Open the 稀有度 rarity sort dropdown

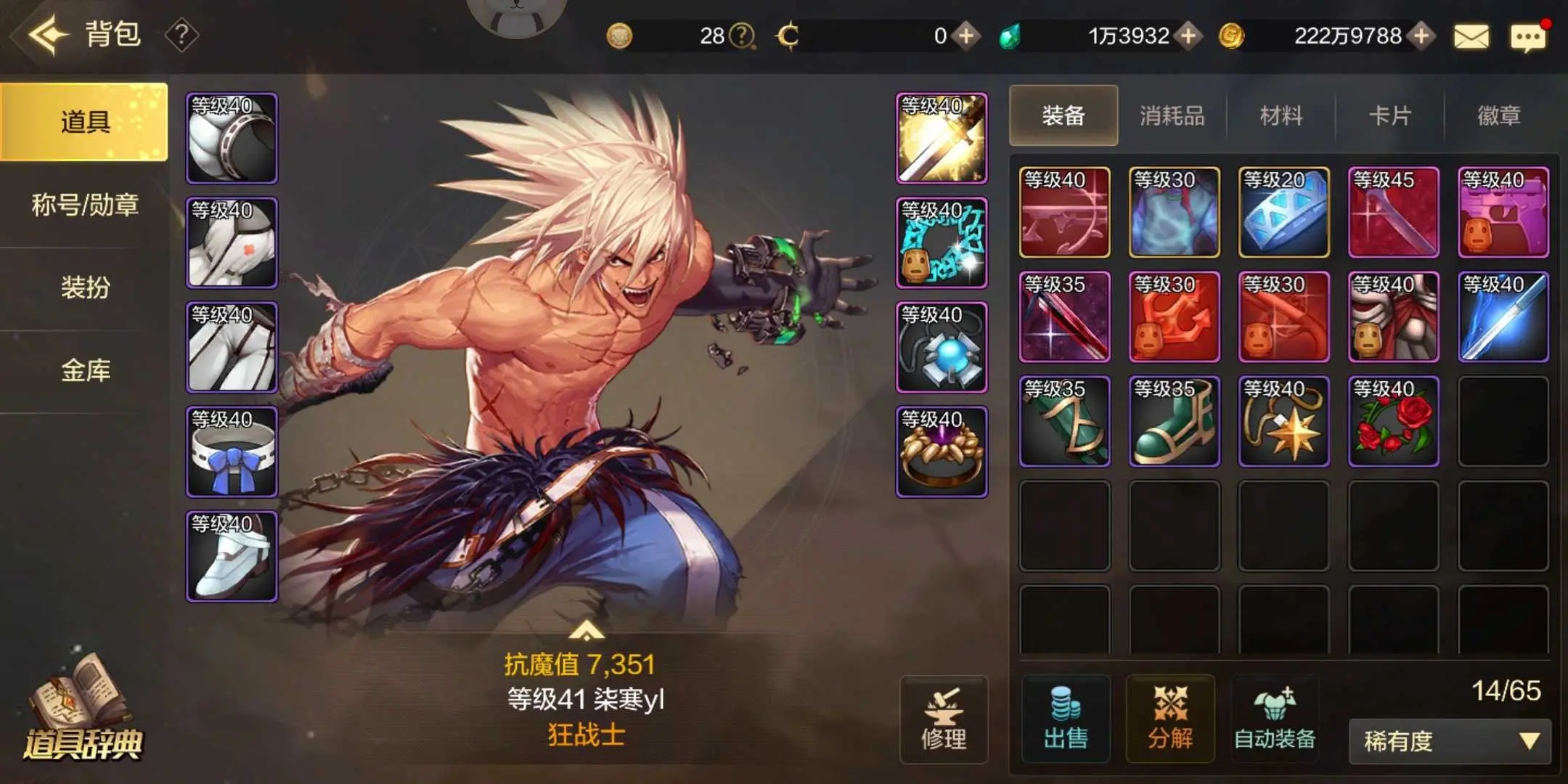(x=1450, y=741)
